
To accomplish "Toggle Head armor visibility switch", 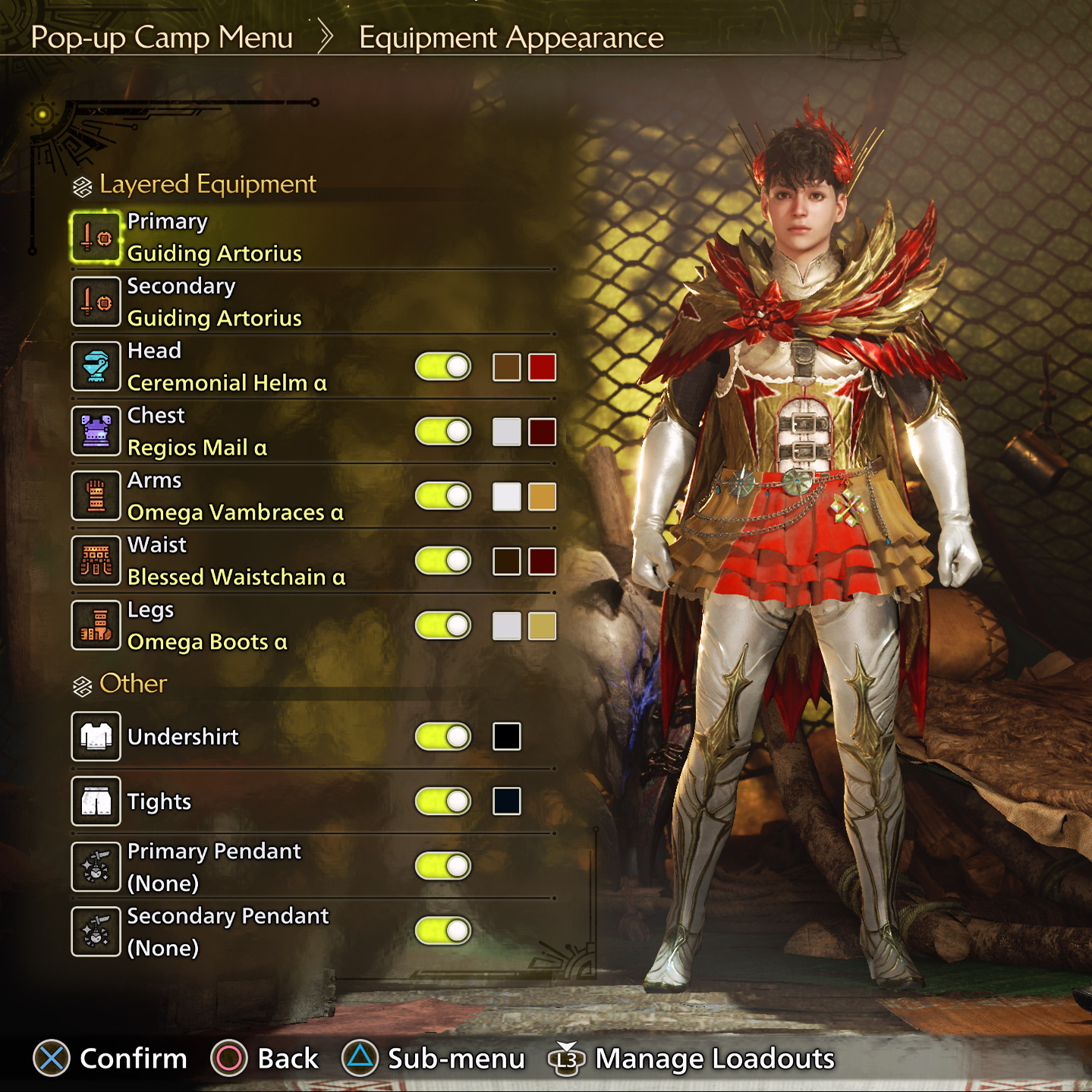I will [443, 367].
